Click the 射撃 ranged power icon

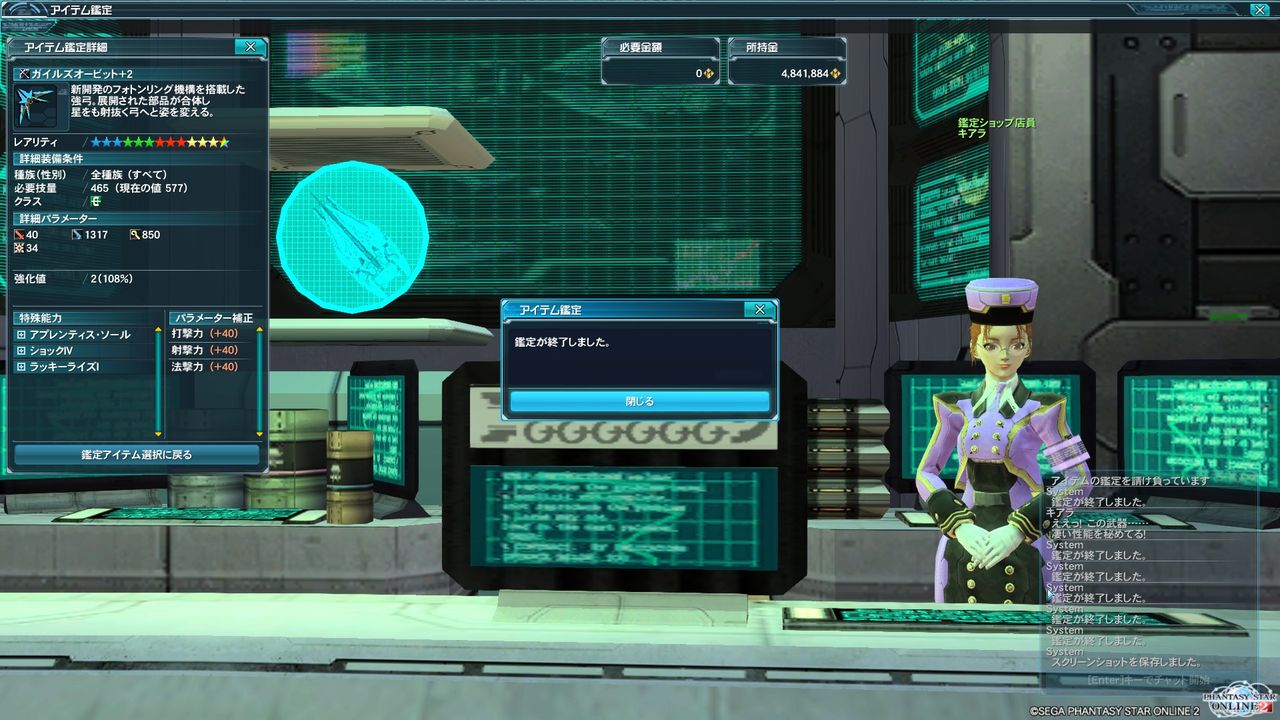pyautogui.click(x=76, y=233)
